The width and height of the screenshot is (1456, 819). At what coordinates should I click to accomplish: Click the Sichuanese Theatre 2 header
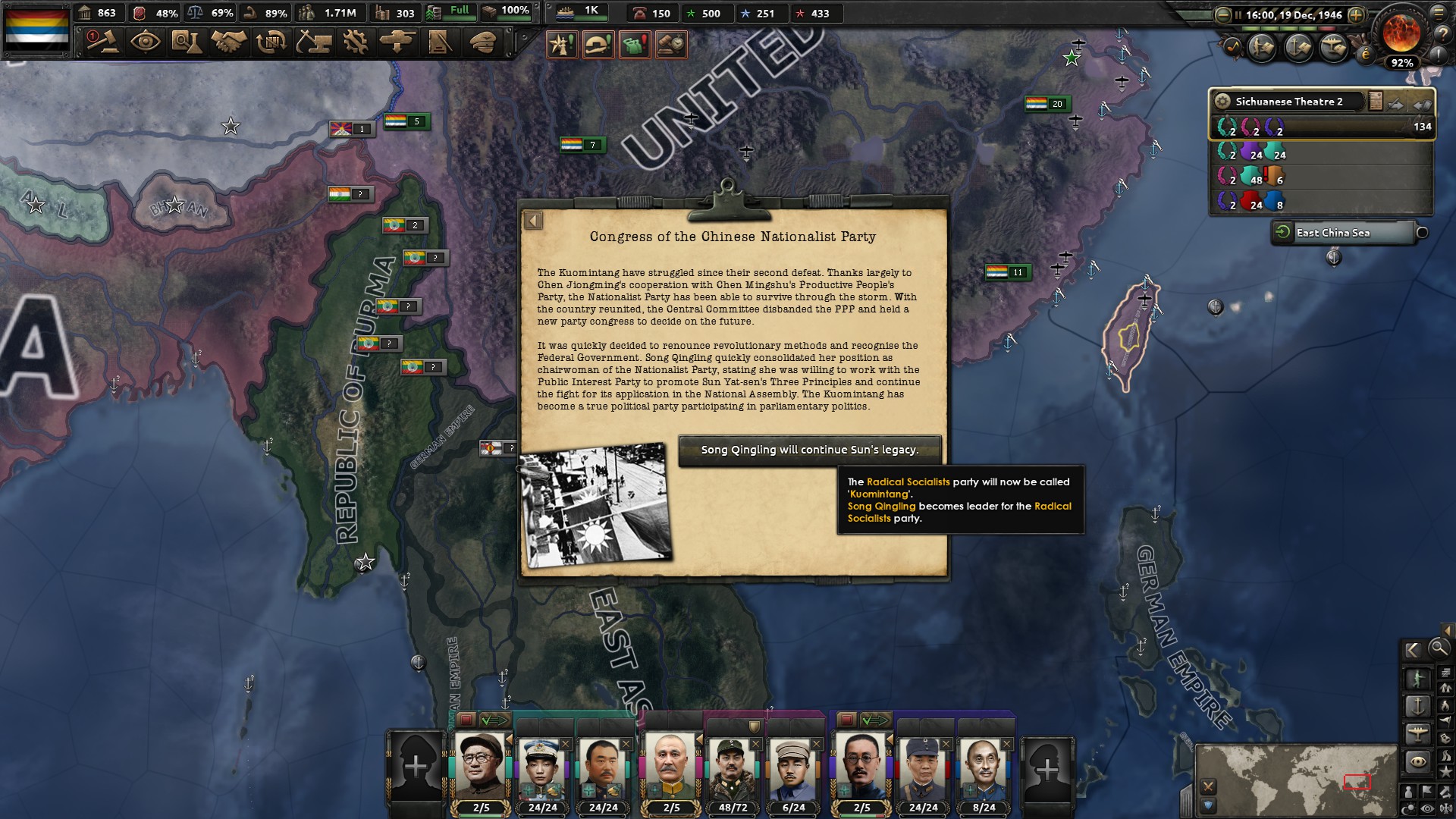pyautogui.click(x=1289, y=101)
